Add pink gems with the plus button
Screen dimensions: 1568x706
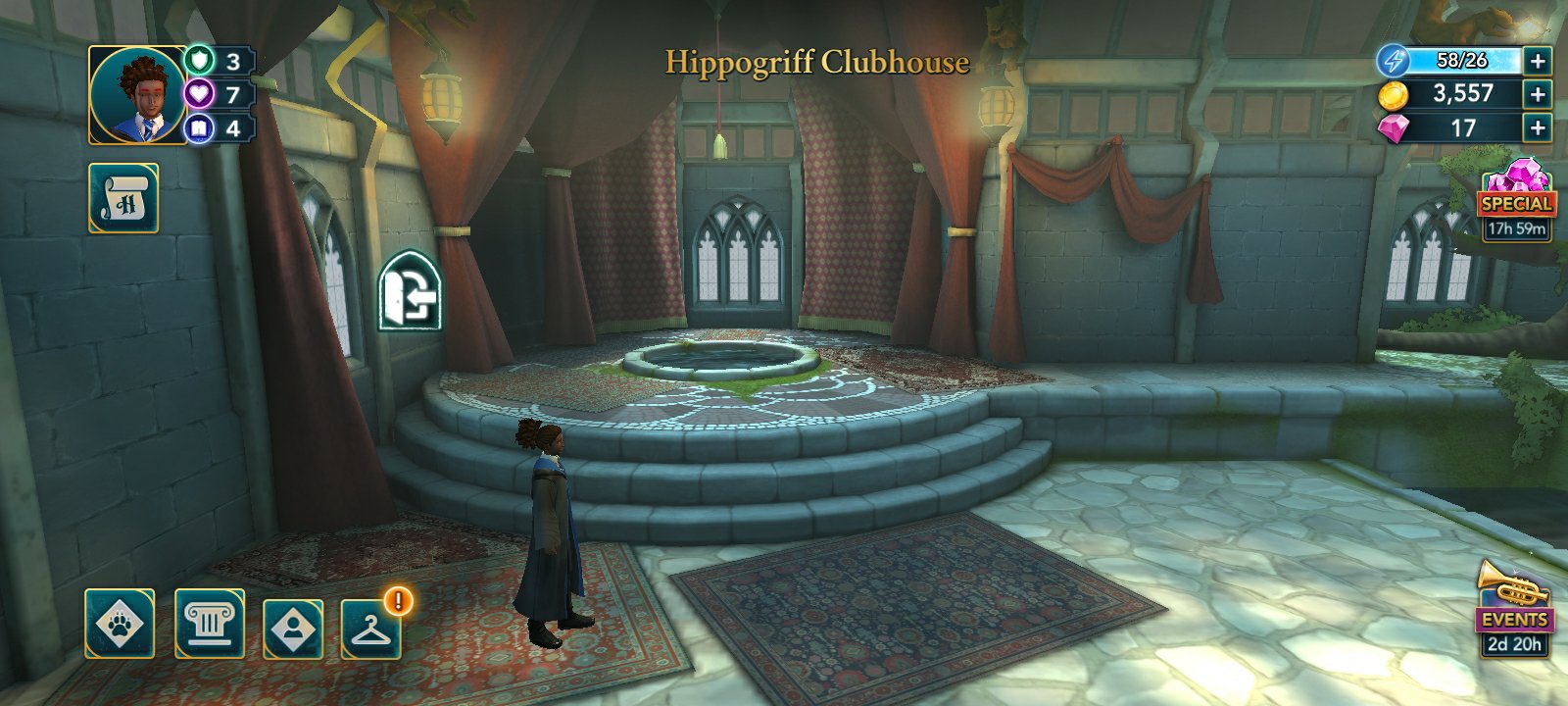coord(1538,127)
